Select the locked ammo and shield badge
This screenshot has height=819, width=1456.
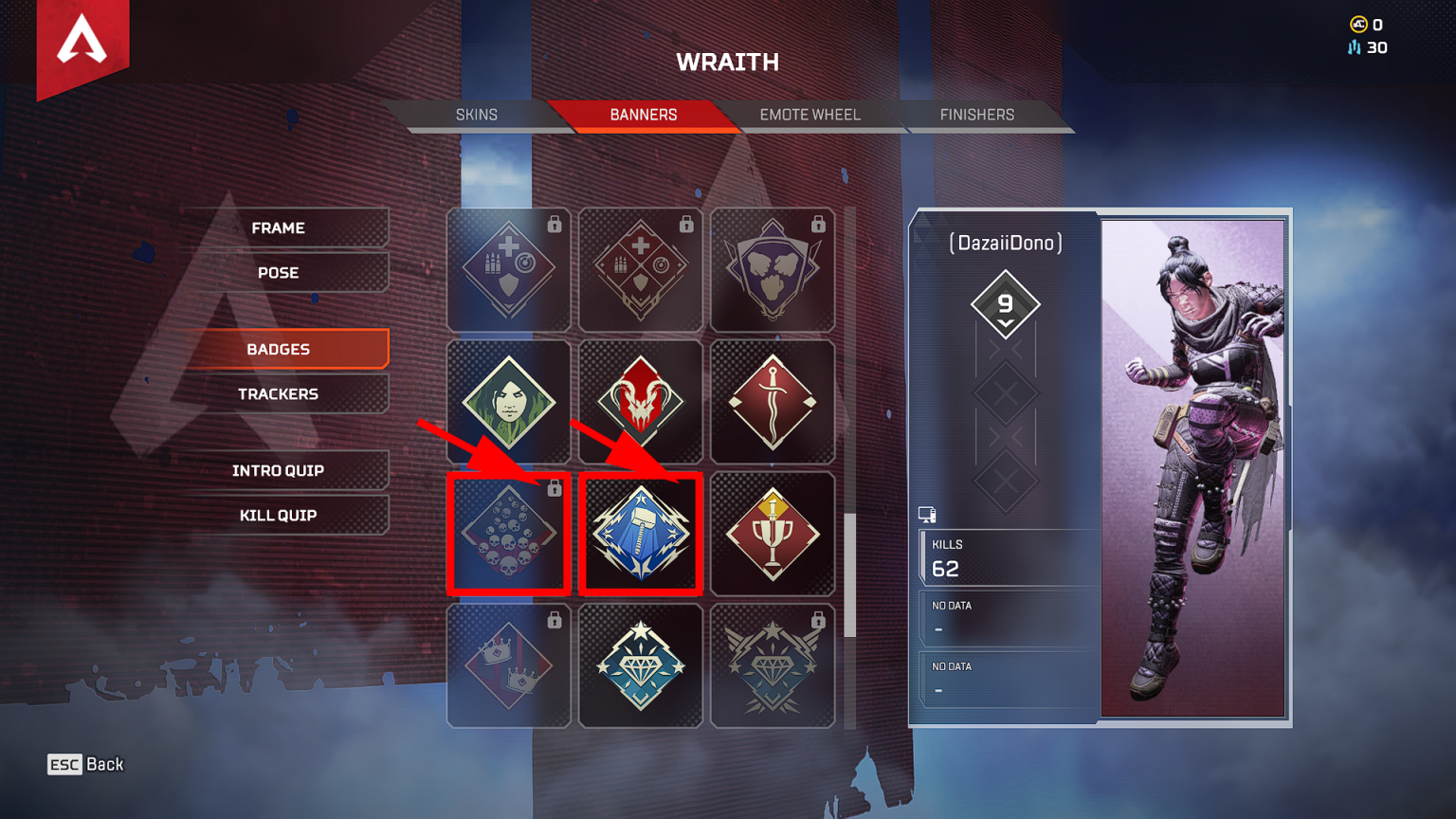click(x=508, y=270)
